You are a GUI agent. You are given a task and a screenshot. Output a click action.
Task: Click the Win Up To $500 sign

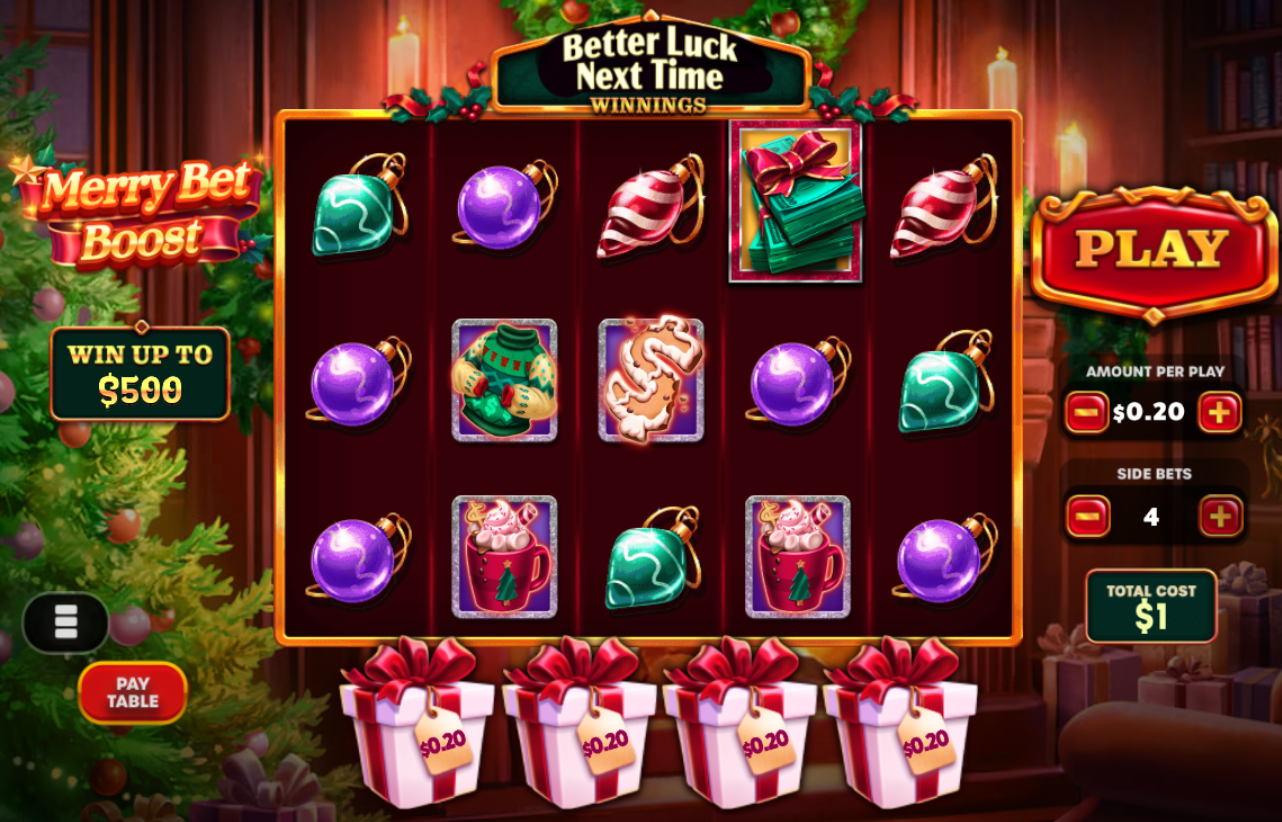coord(139,369)
